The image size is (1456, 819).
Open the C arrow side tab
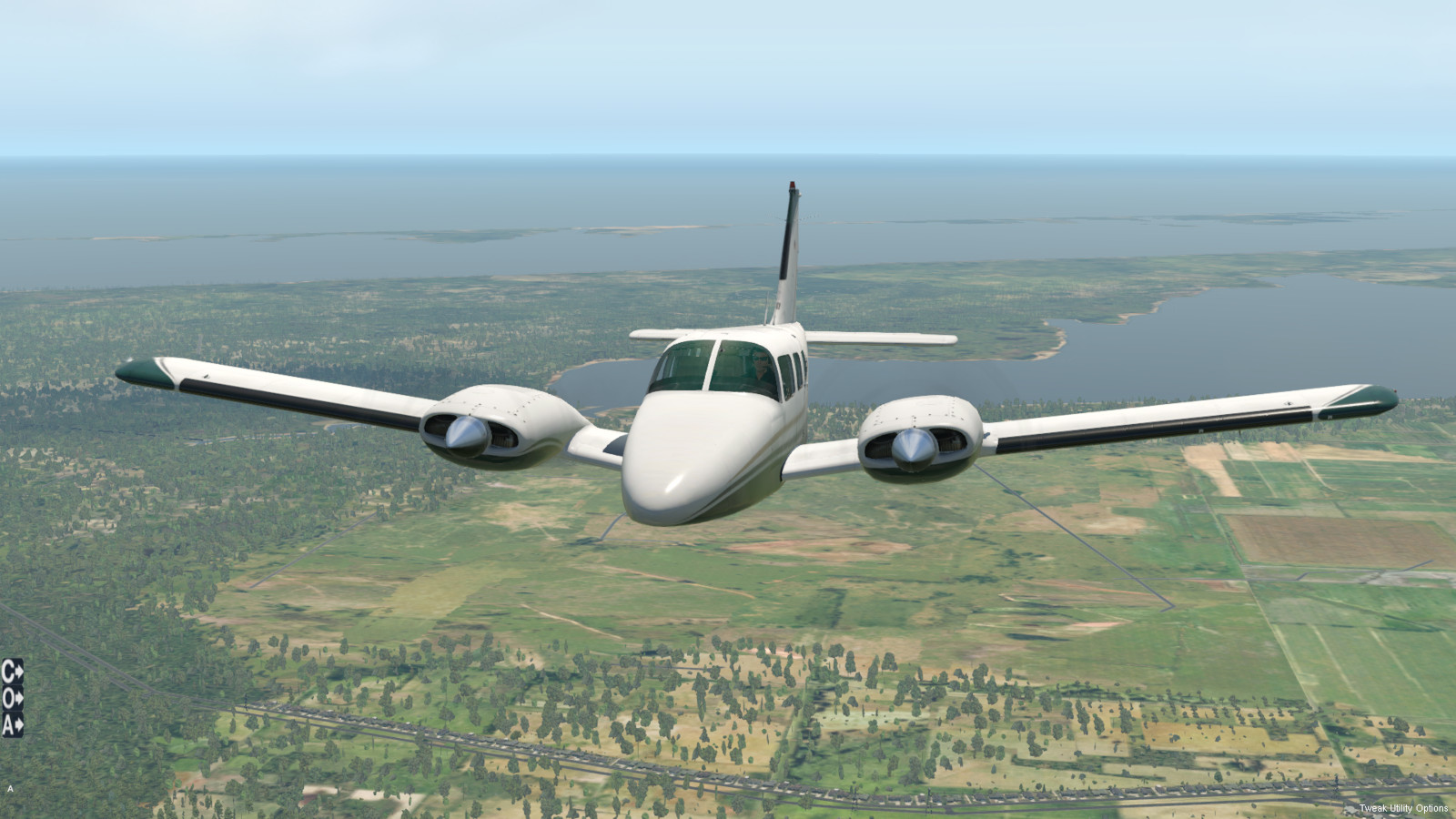pos(12,672)
